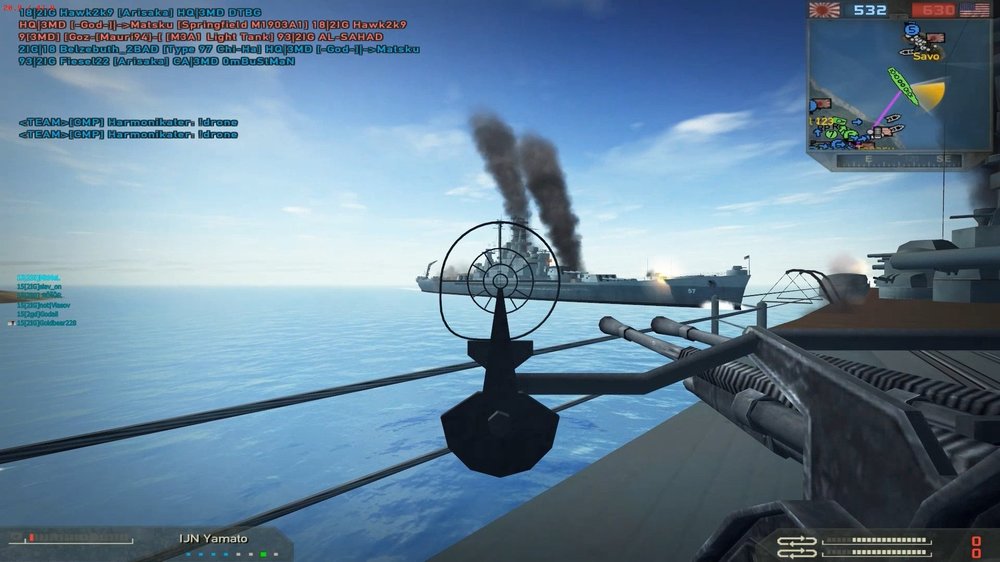Click the squad player name list
The image size is (1000, 562).
click(x=42, y=299)
